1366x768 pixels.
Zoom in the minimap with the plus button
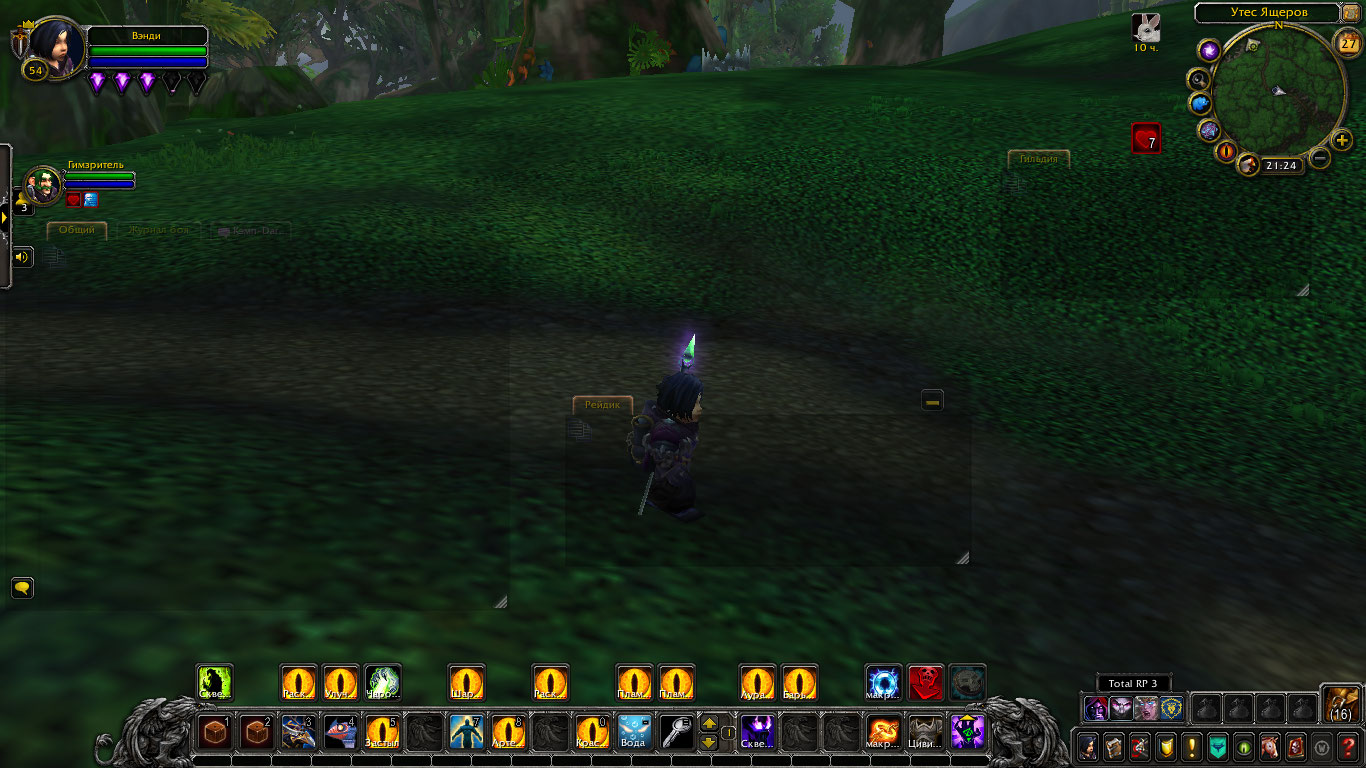1342,141
